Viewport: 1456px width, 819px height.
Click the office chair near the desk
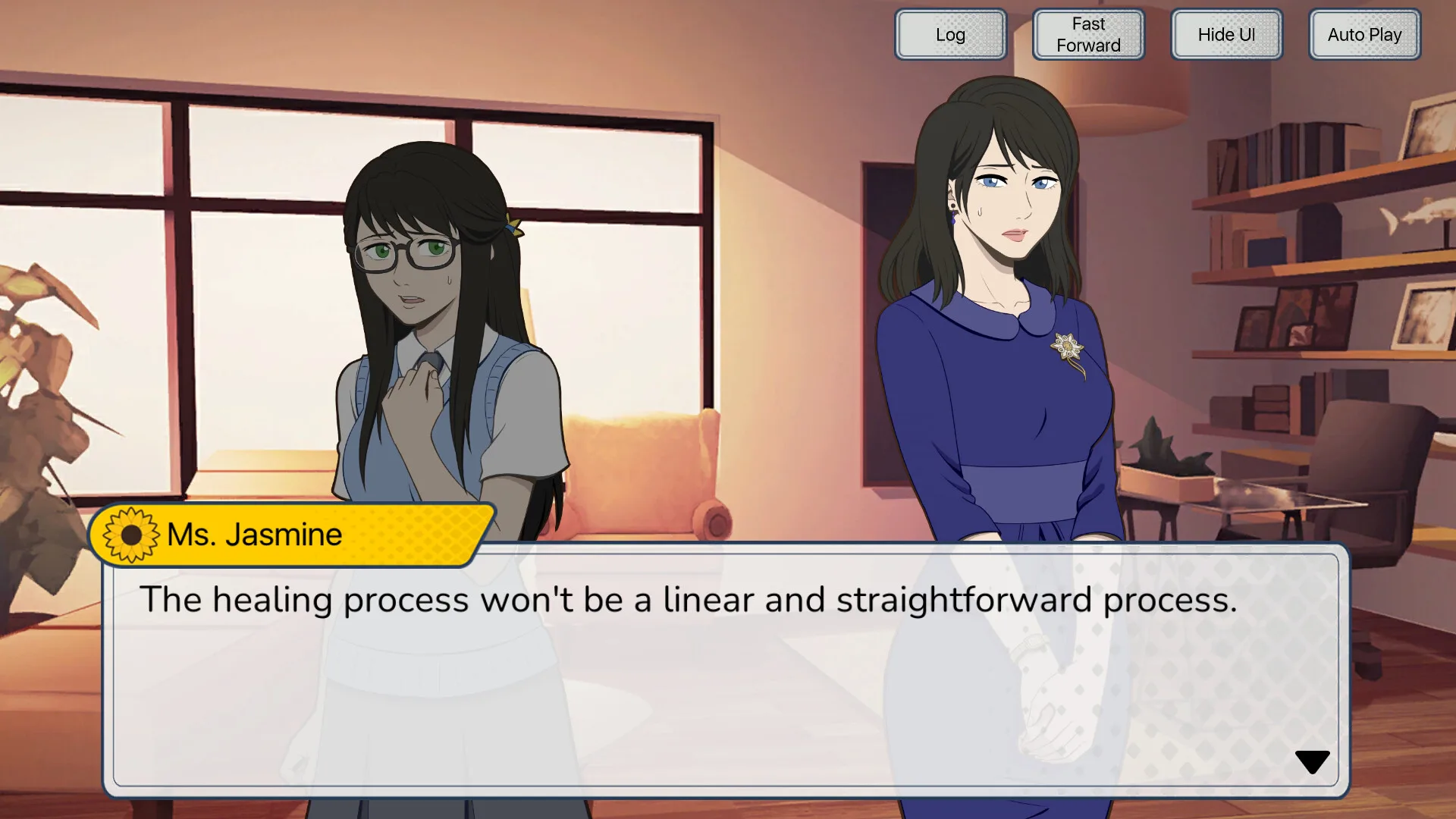click(x=1365, y=485)
